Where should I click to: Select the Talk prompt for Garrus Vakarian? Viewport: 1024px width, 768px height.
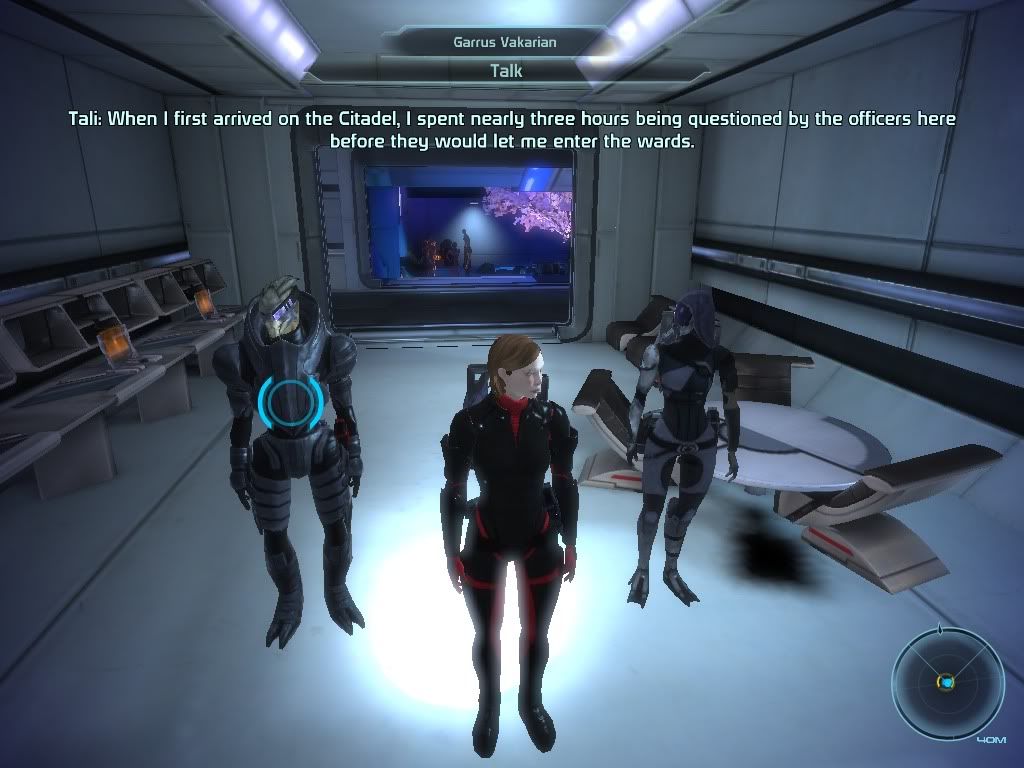click(x=506, y=71)
